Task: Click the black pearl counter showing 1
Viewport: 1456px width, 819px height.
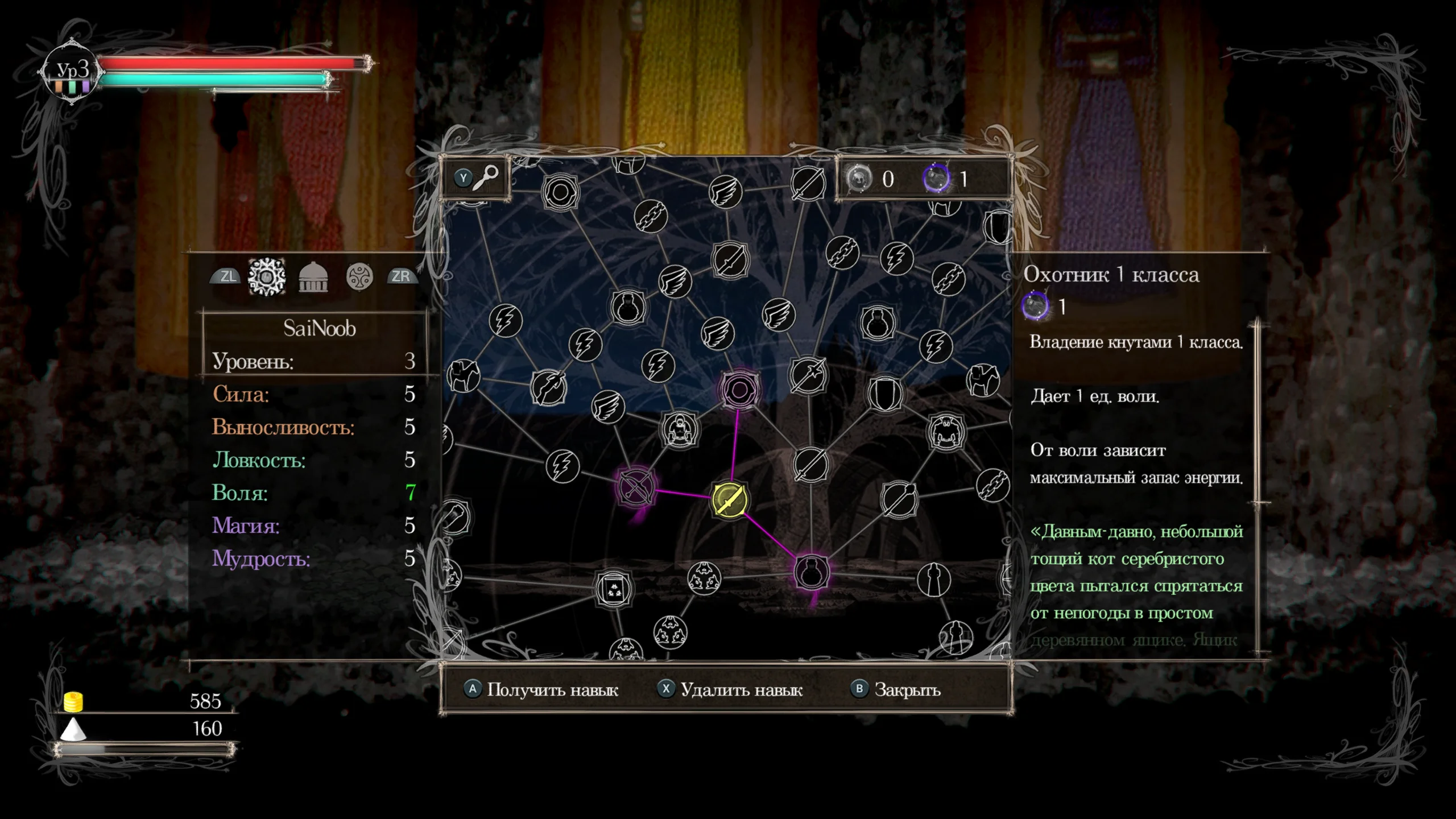Action: click(935, 179)
